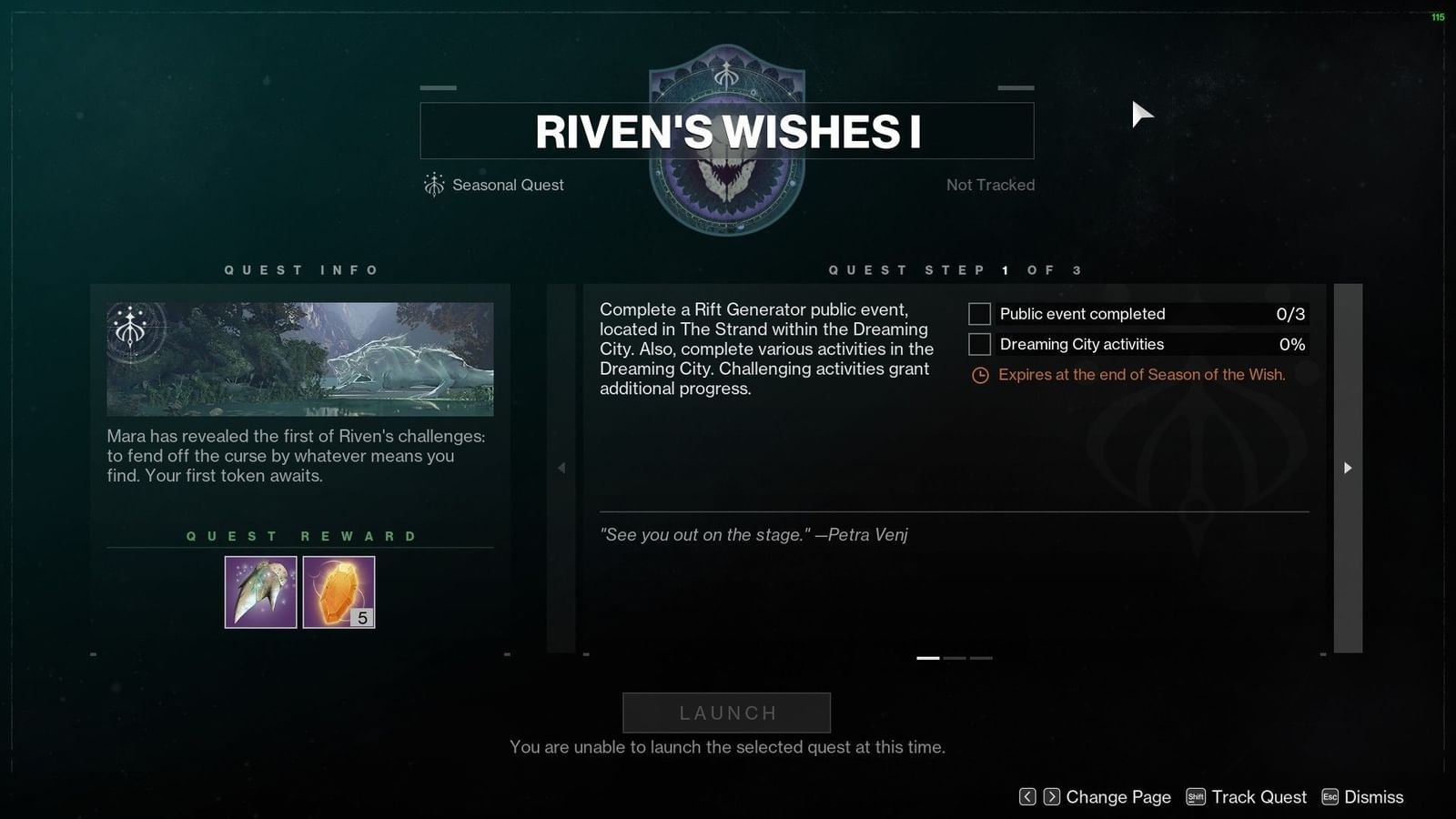Click the Seasonal Quest icon
Viewport: 1456px width, 819px height.
click(437, 185)
